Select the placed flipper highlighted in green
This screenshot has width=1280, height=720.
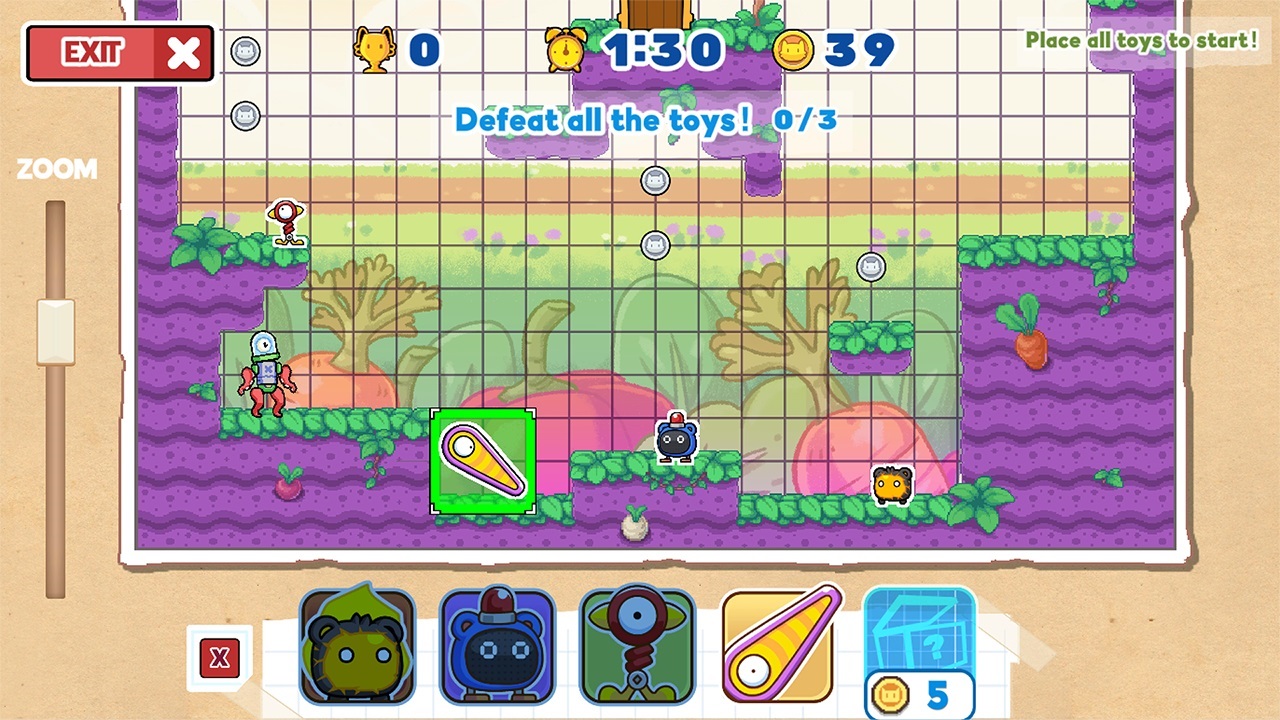[482, 461]
